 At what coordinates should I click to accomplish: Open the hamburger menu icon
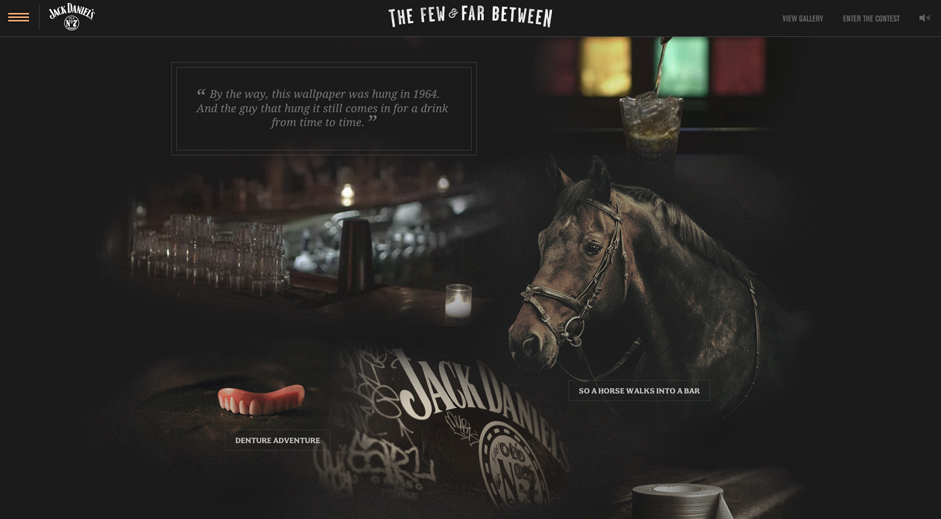point(18,17)
